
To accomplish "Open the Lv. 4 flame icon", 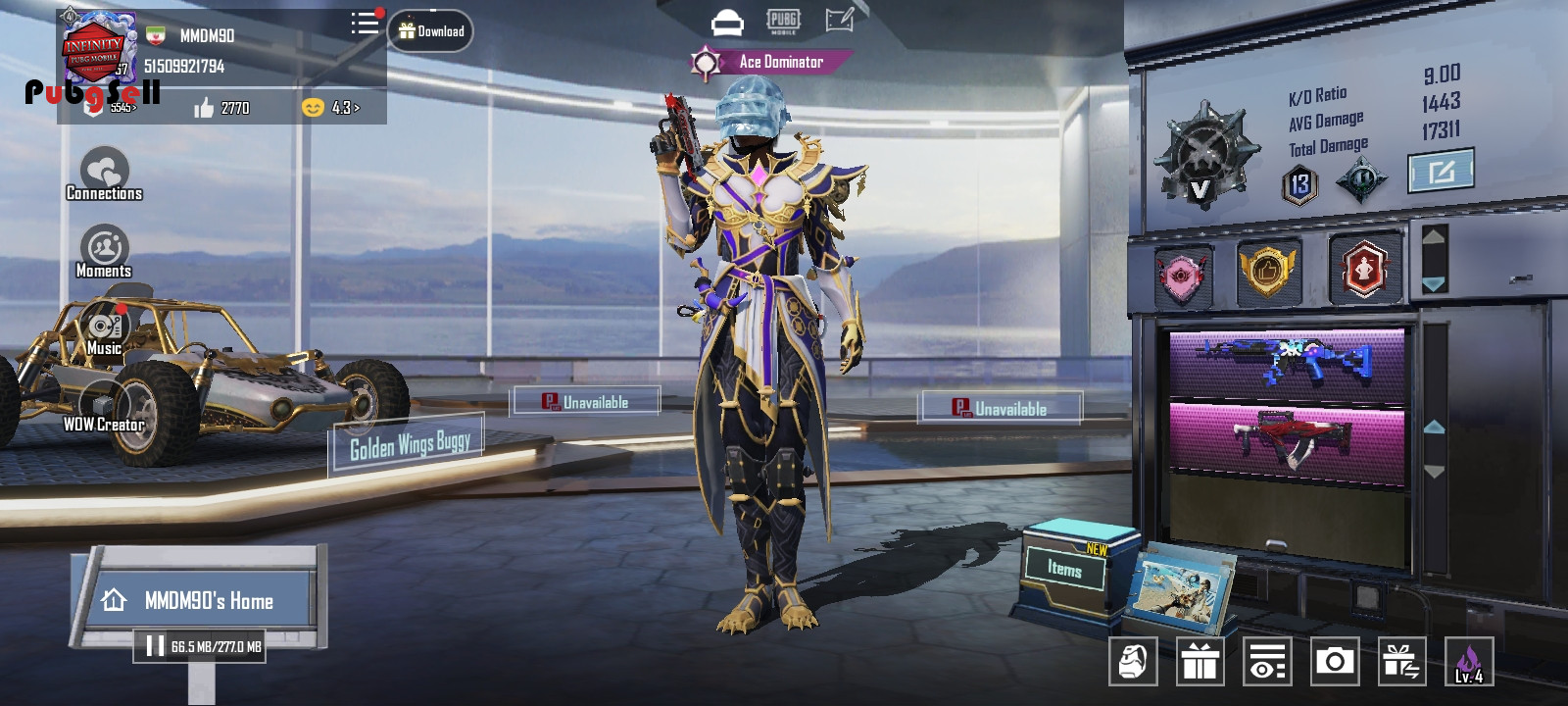I will point(1468,662).
